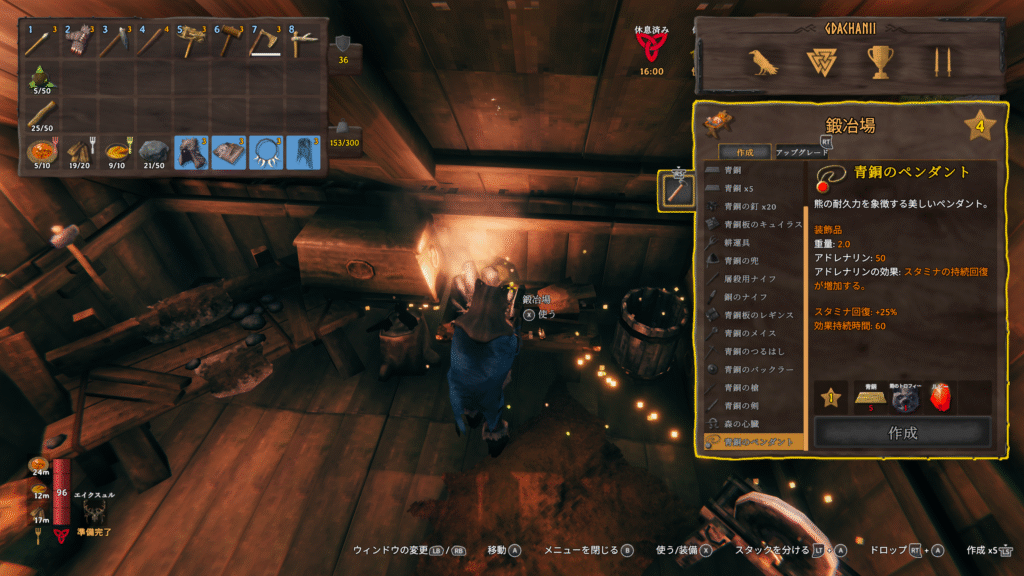The width and height of the screenshot is (1024, 576).
Task: Pick the stone stack showing 21/50
Action: (155, 152)
